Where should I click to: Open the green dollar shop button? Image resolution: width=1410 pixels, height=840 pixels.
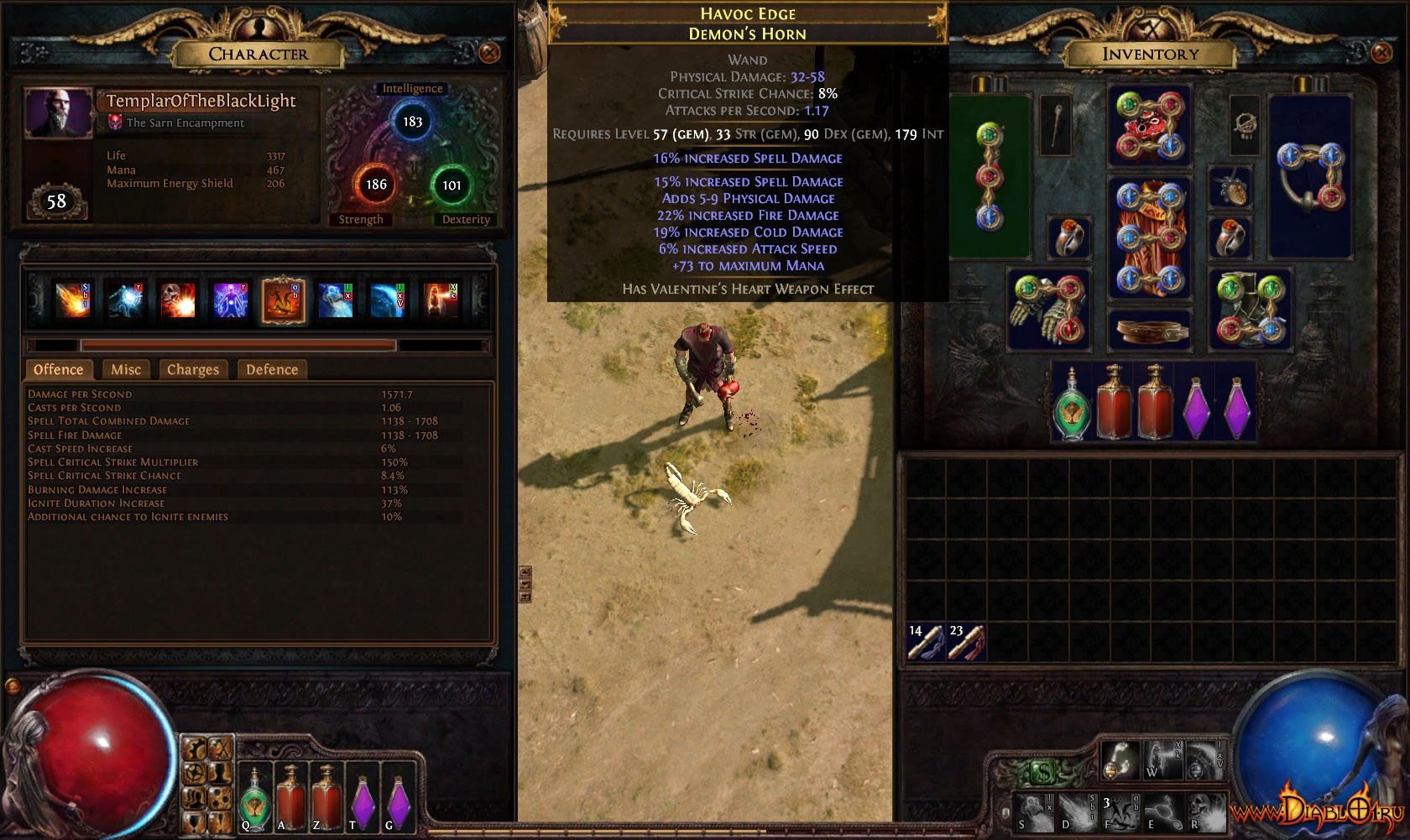(1043, 770)
